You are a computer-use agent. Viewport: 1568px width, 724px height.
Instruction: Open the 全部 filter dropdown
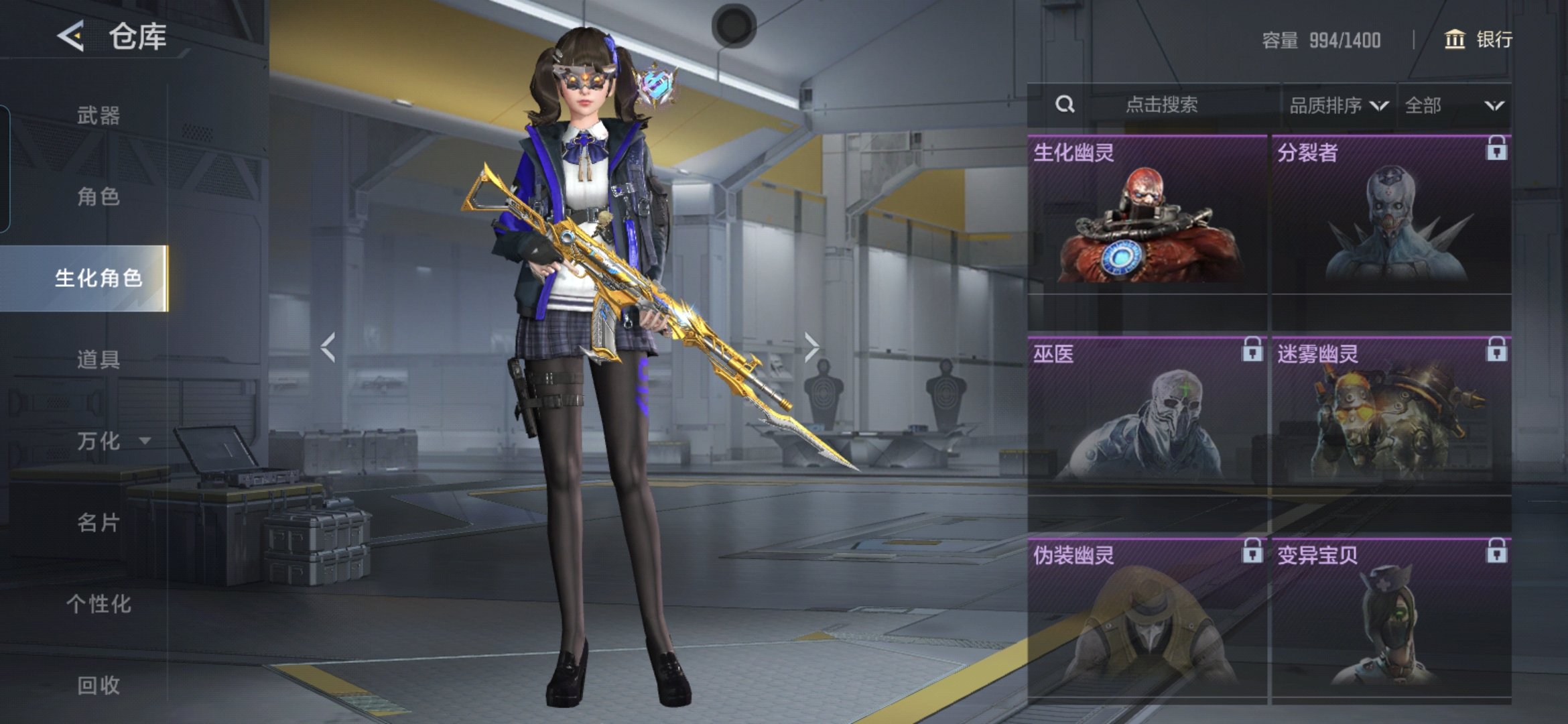click(1453, 105)
